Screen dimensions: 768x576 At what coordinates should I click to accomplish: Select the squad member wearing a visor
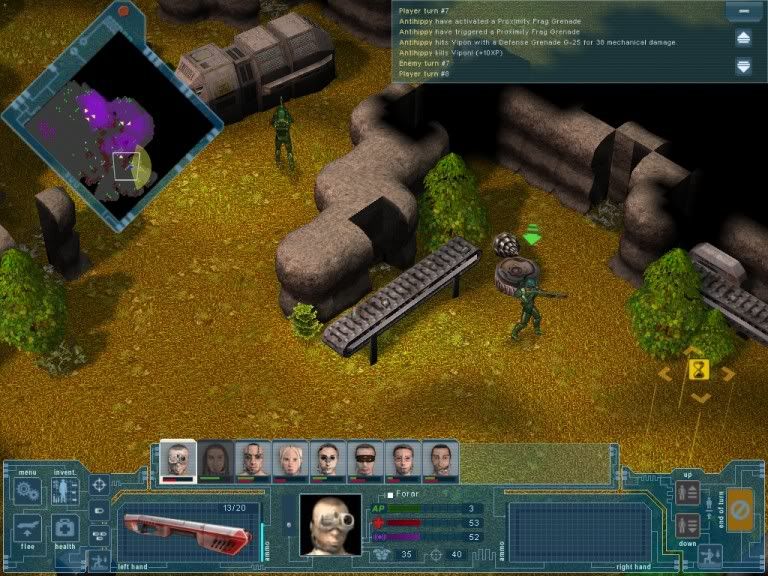point(365,460)
